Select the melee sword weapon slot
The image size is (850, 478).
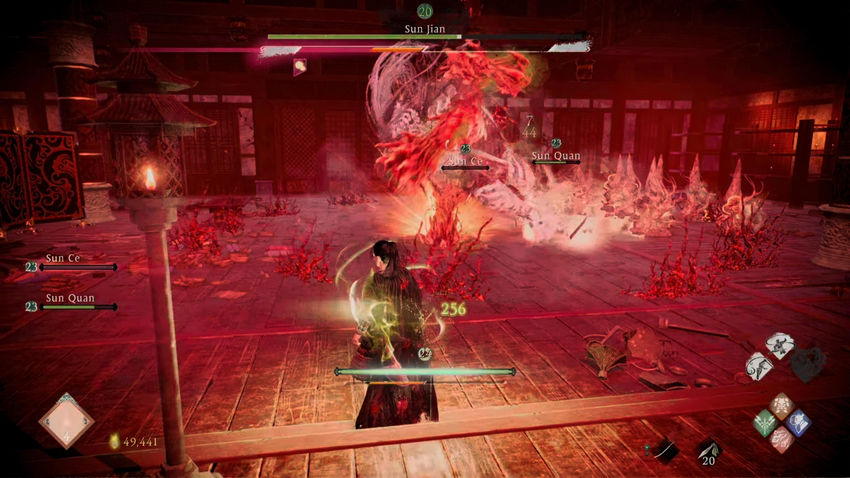click(x=664, y=450)
